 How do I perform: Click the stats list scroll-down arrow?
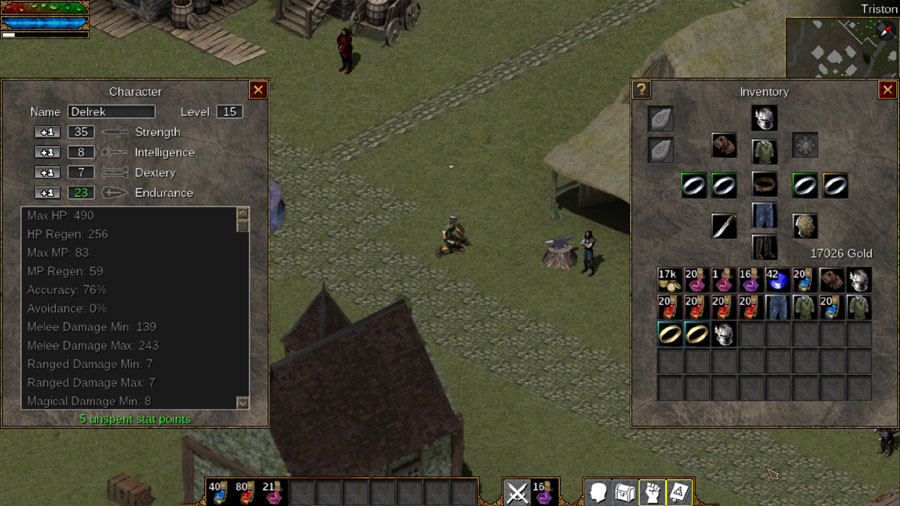pos(242,402)
